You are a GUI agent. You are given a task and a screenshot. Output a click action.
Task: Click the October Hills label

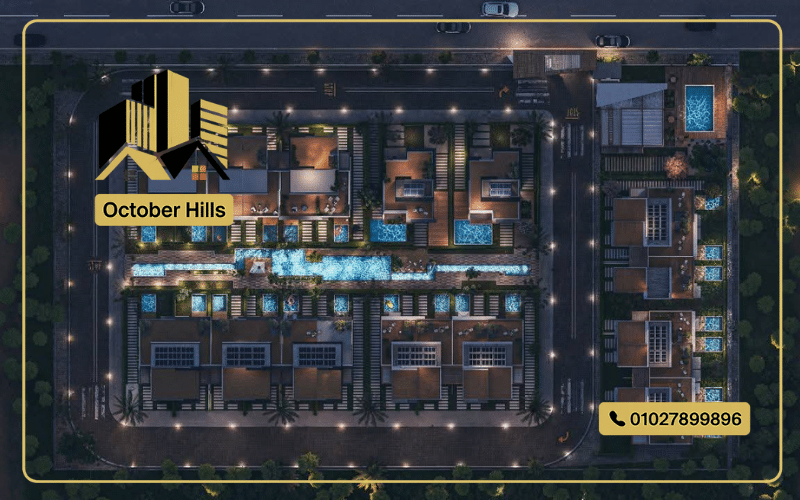pos(165,210)
